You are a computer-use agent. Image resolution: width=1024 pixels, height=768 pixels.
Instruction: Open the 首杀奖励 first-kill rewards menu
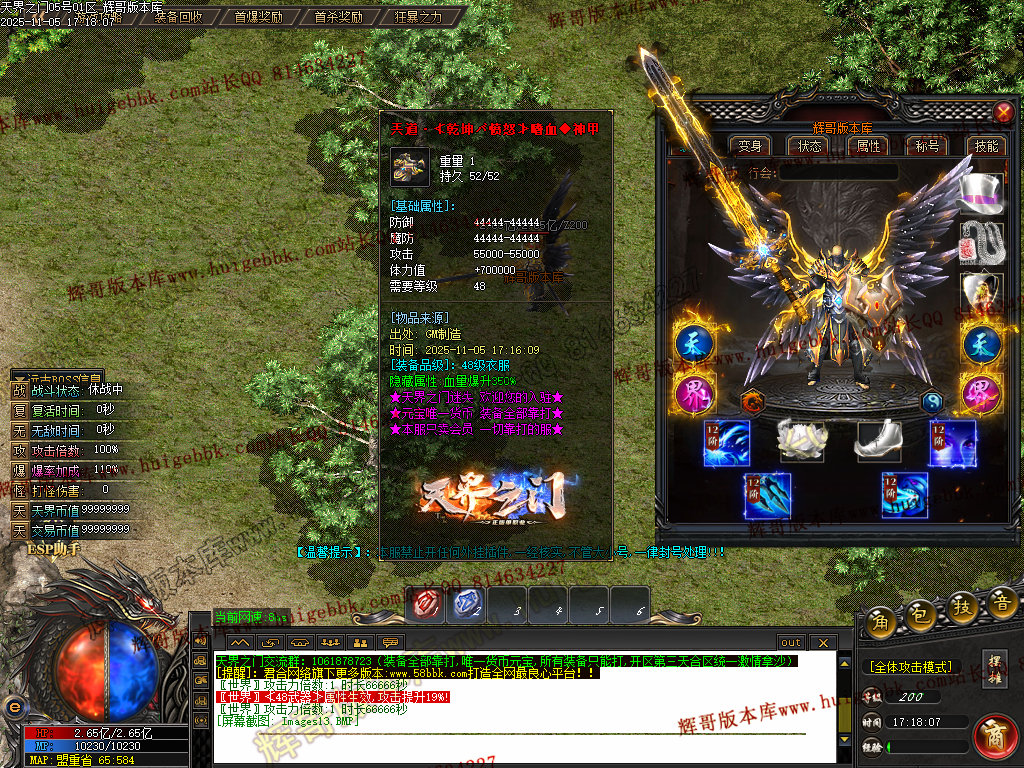point(338,17)
